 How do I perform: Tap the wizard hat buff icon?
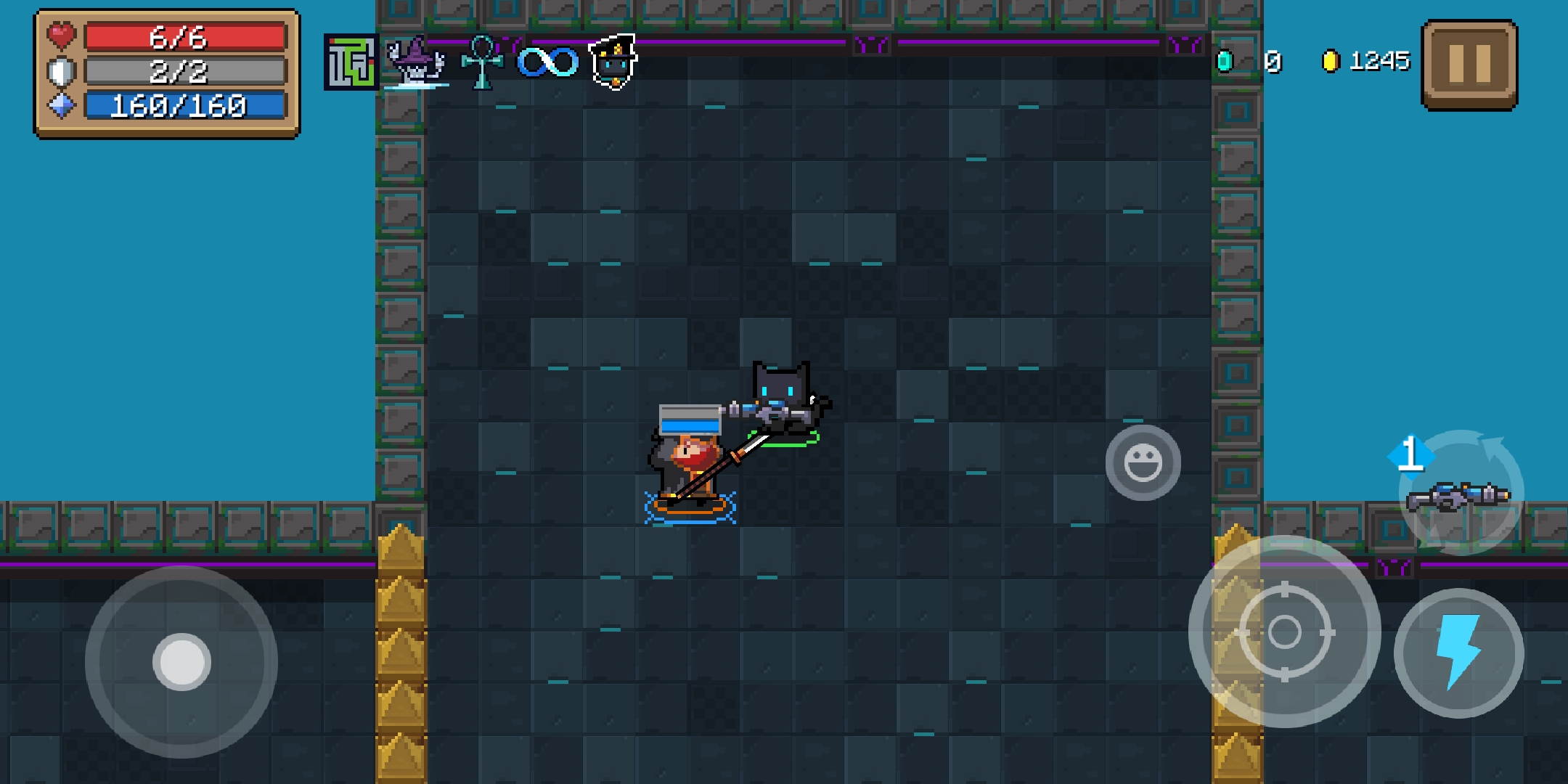click(x=415, y=62)
